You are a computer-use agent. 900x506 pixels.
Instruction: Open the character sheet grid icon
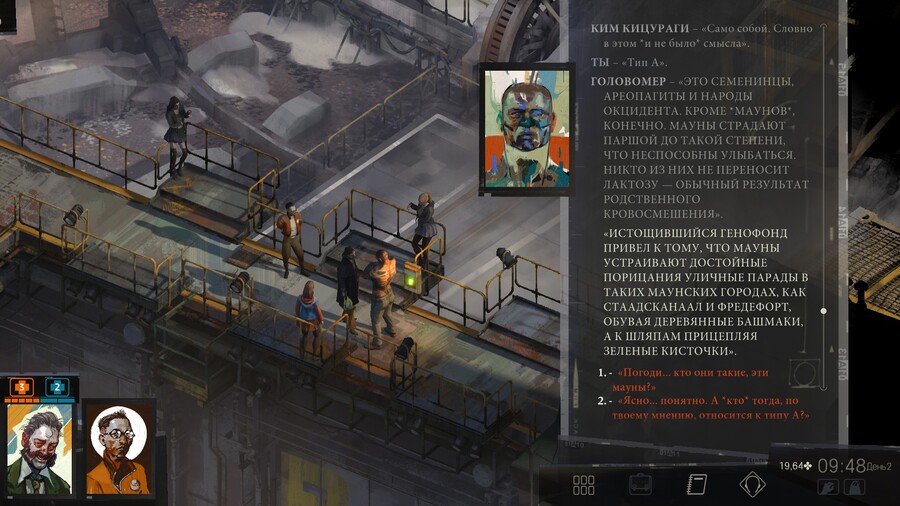pos(584,485)
